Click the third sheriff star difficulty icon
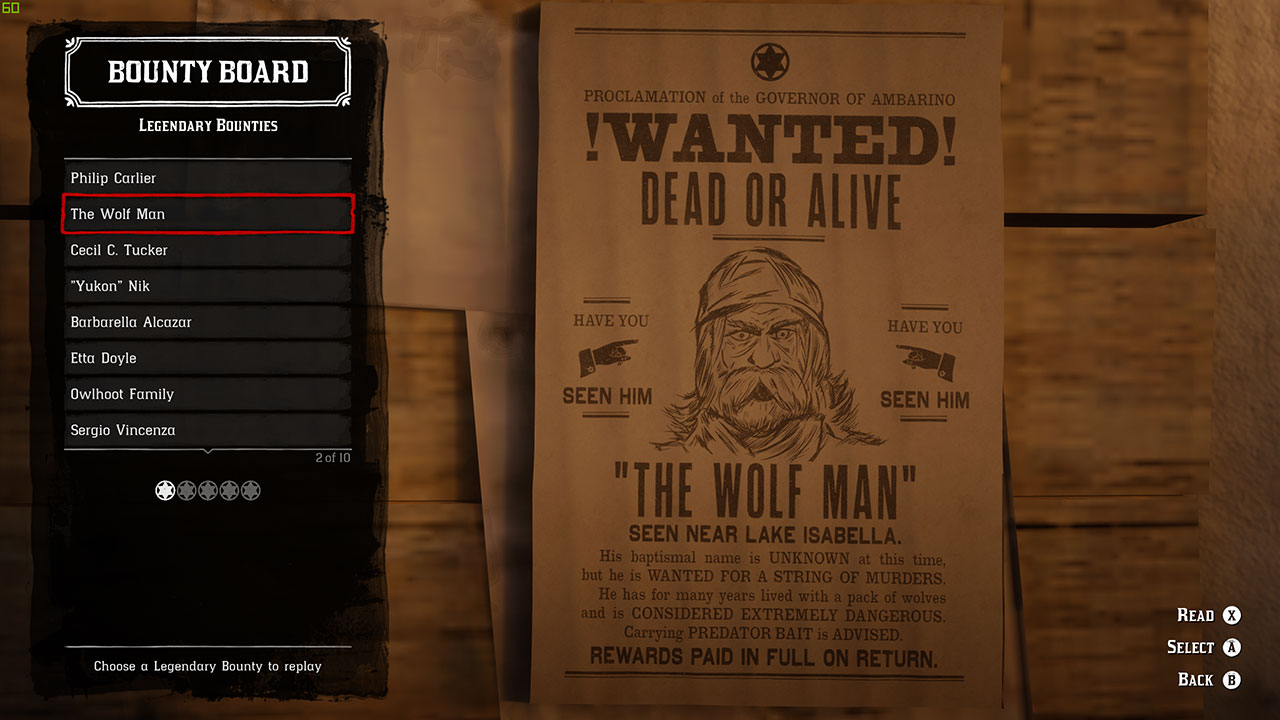Screen dimensions: 1280x720 pyautogui.click(x=207, y=490)
